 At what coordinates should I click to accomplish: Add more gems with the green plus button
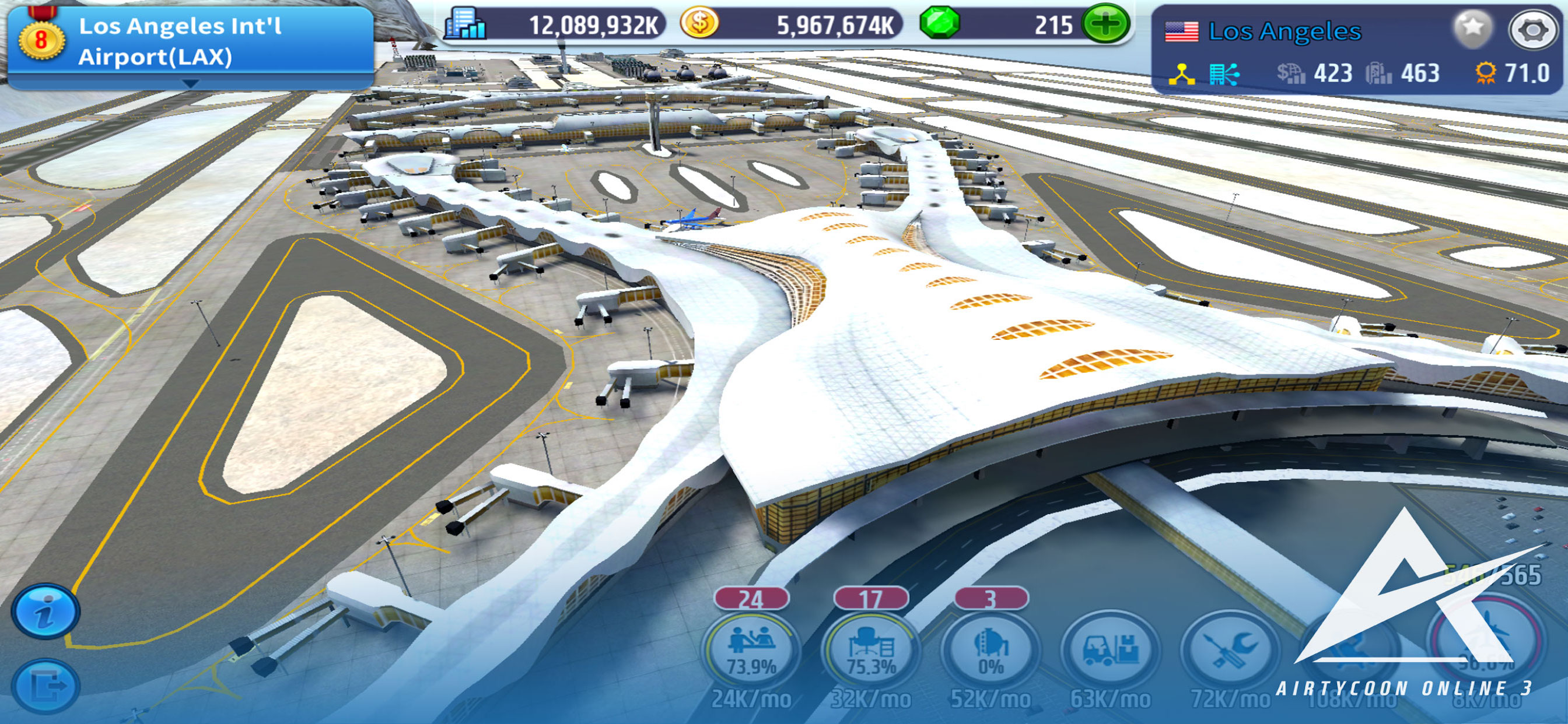click(1105, 24)
